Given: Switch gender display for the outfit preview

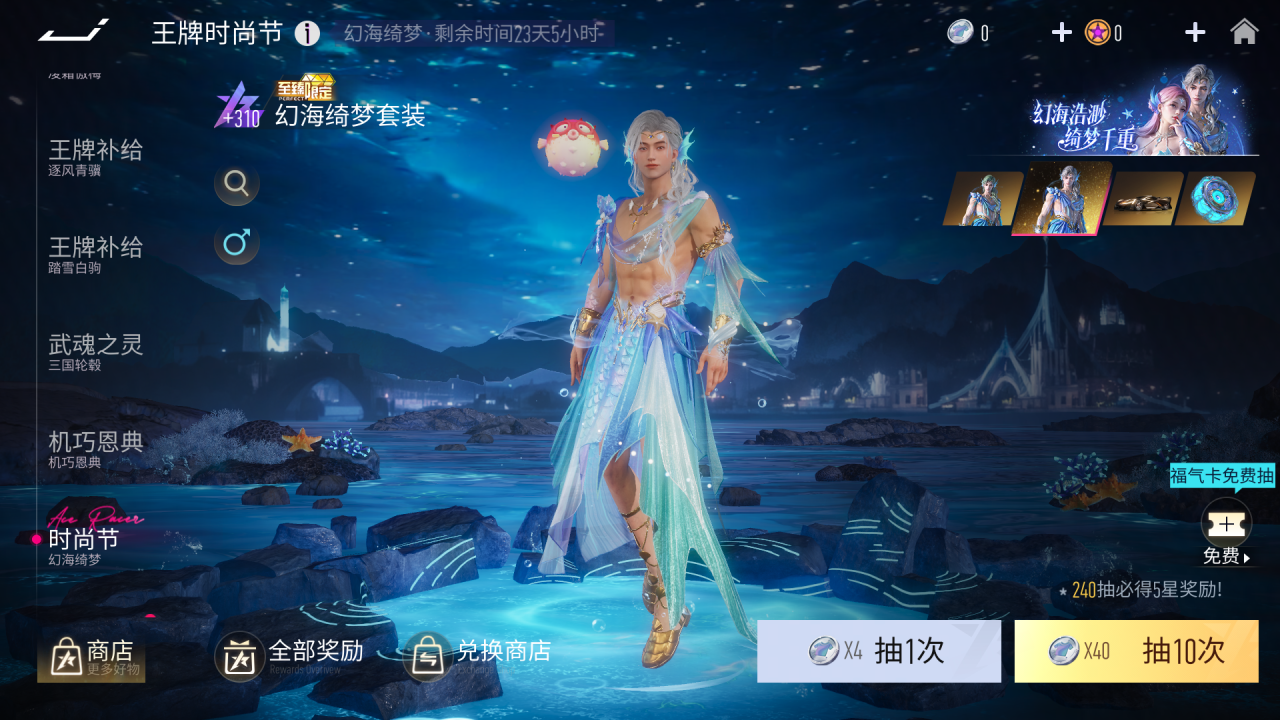Looking at the screenshot, I should click(237, 243).
